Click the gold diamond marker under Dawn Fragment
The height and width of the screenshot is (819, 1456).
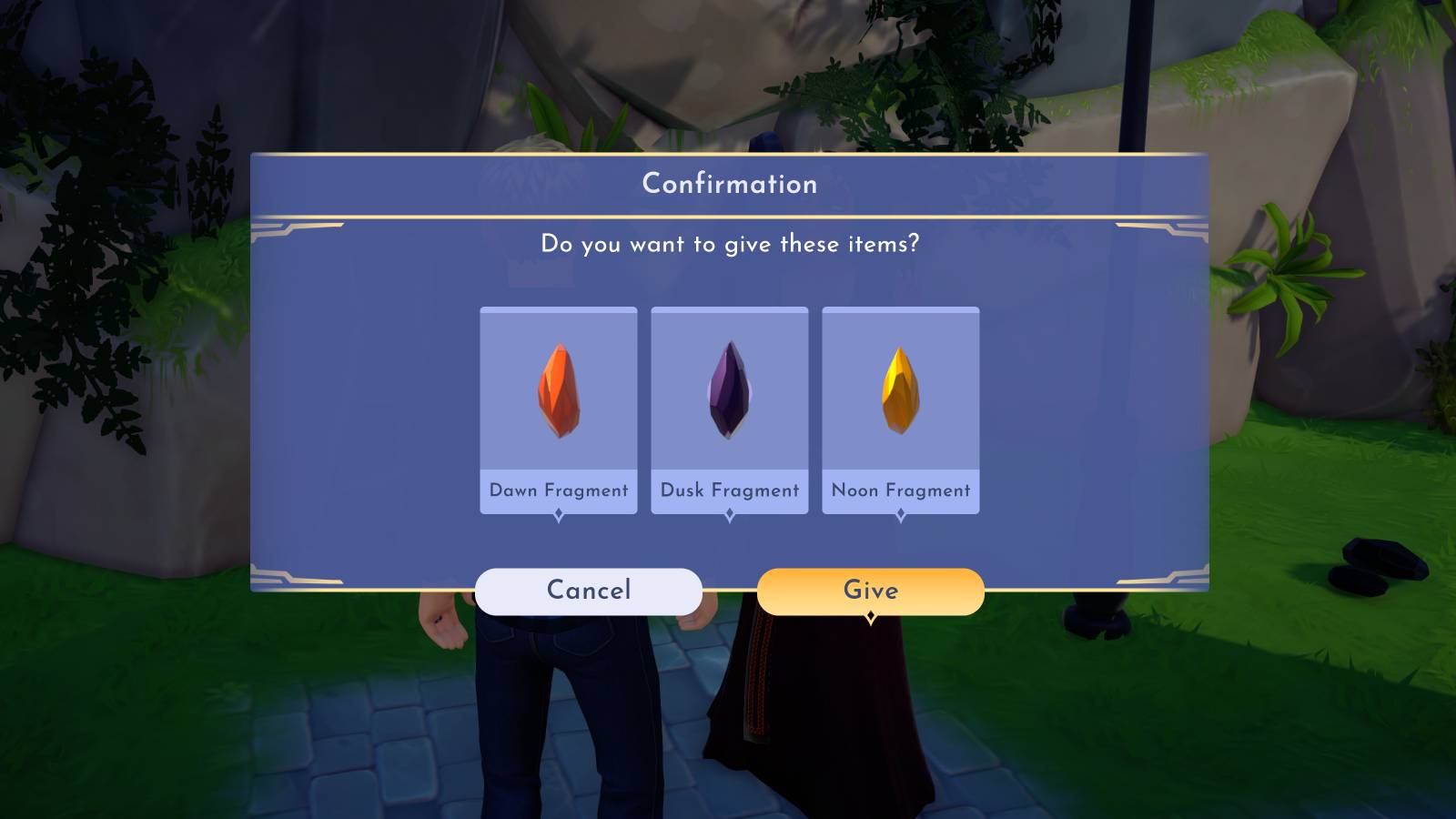(x=558, y=512)
